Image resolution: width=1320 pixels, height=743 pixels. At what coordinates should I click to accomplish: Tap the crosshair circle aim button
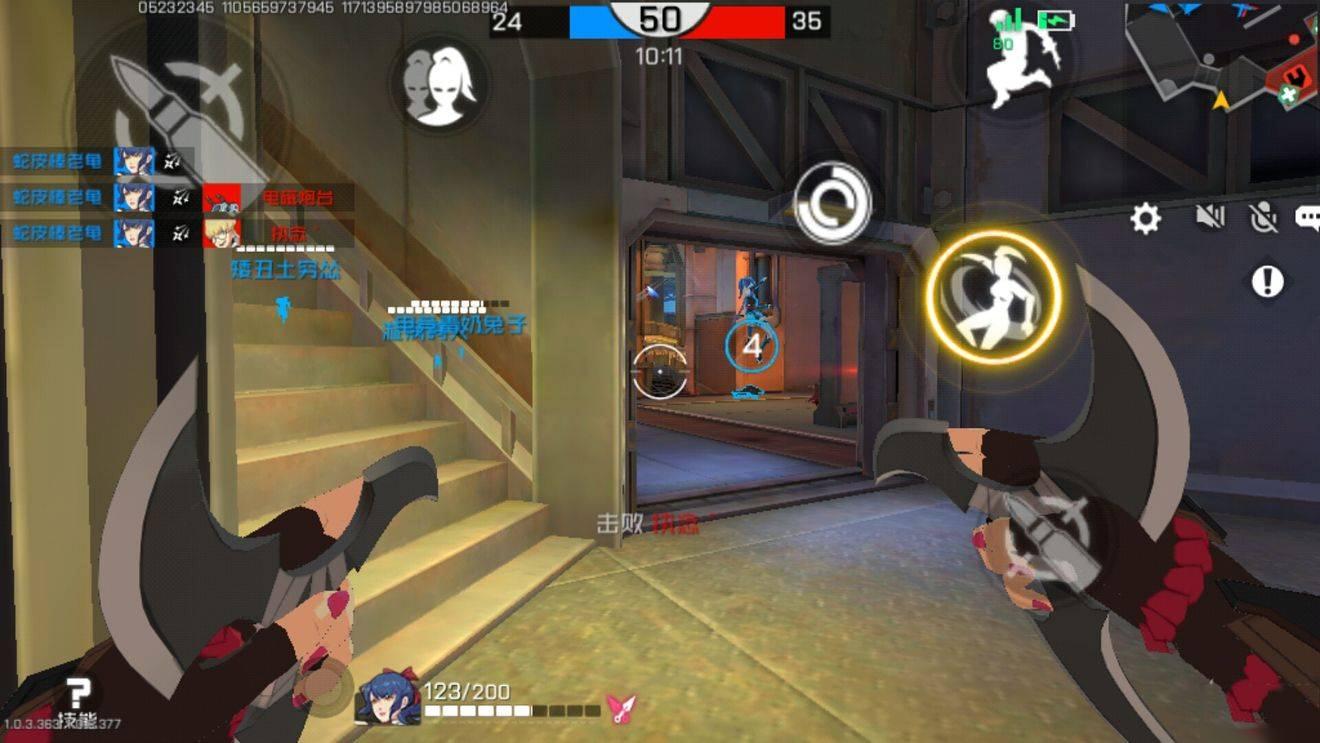[660, 371]
